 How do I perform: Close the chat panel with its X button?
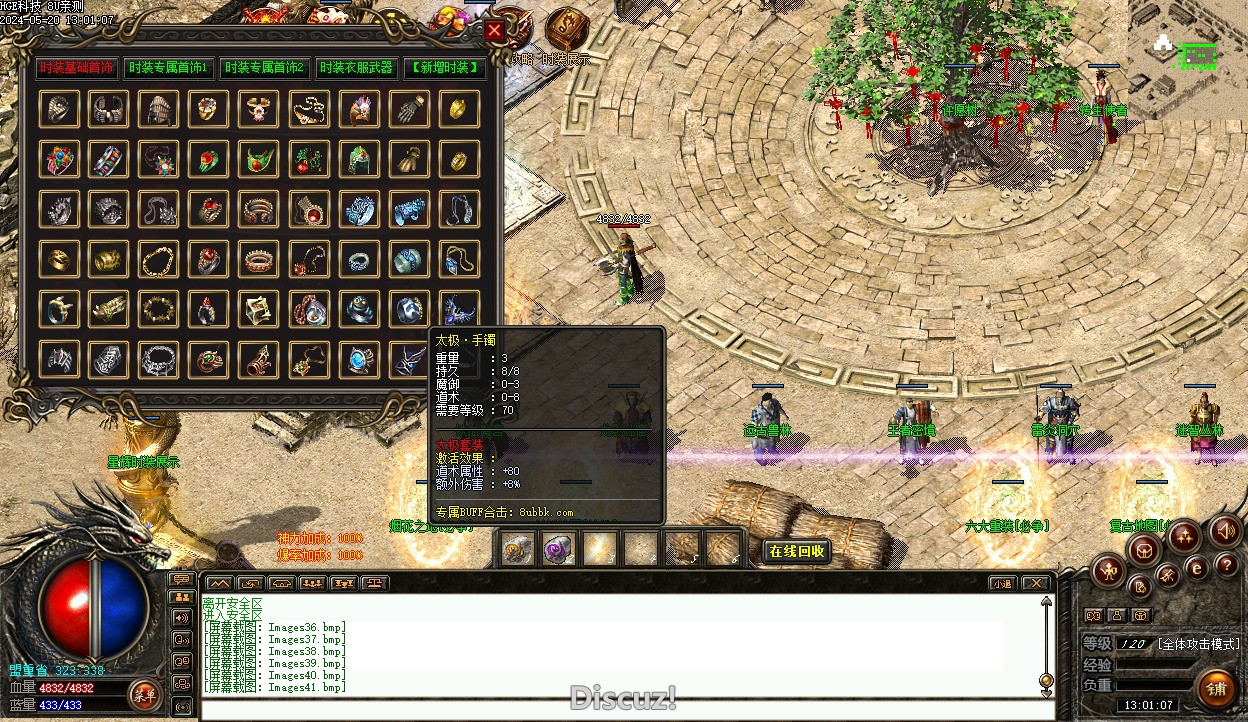(1036, 583)
